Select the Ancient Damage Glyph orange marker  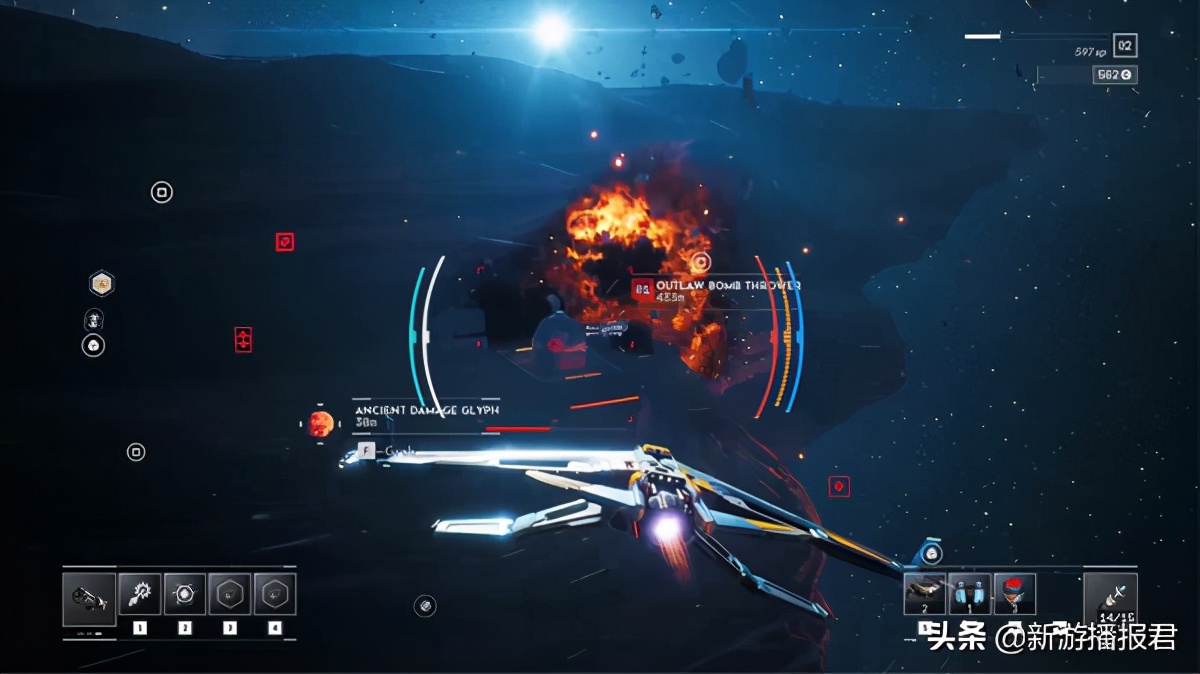[321, 424]
